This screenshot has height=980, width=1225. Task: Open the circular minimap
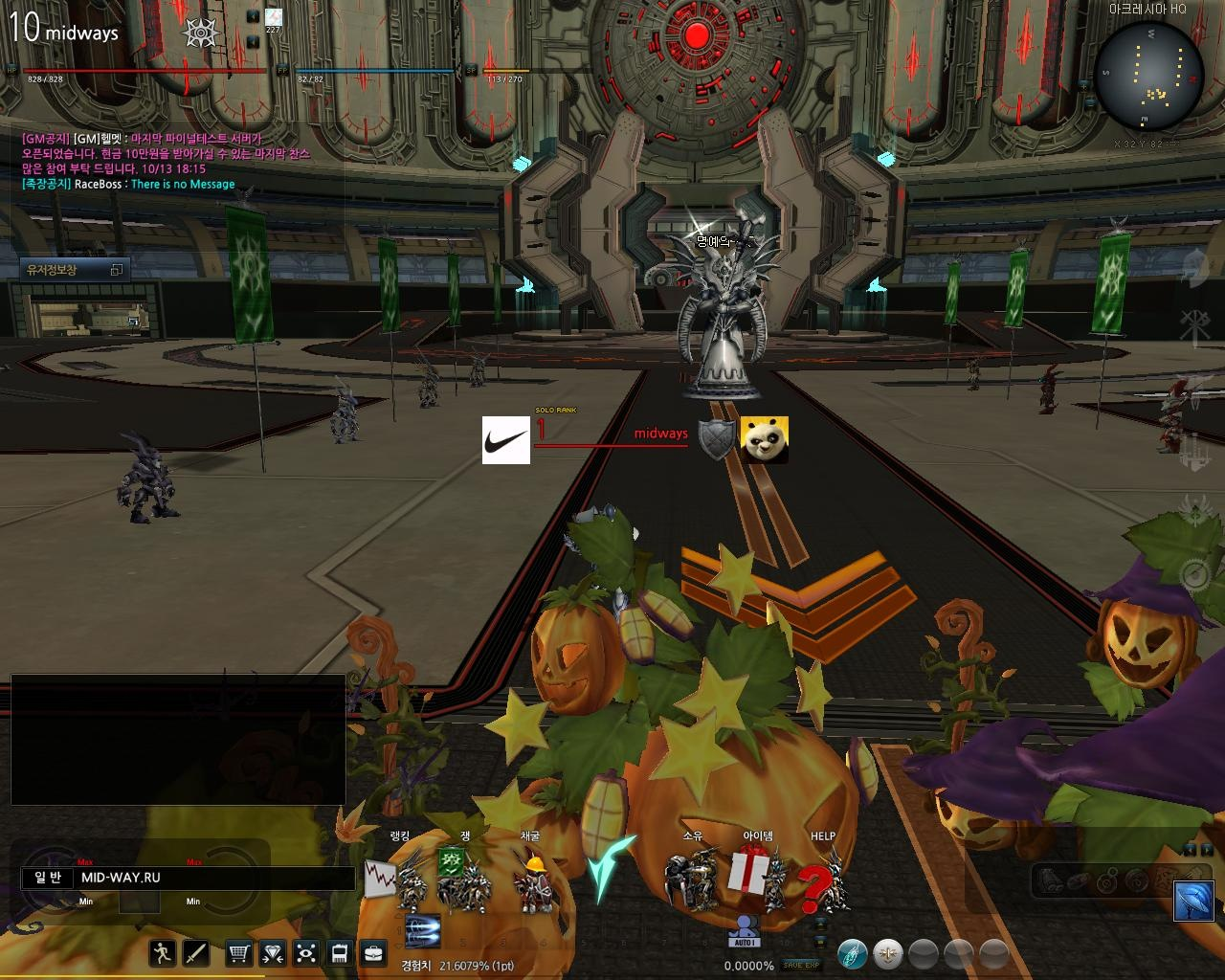(x=1148, y=77)
